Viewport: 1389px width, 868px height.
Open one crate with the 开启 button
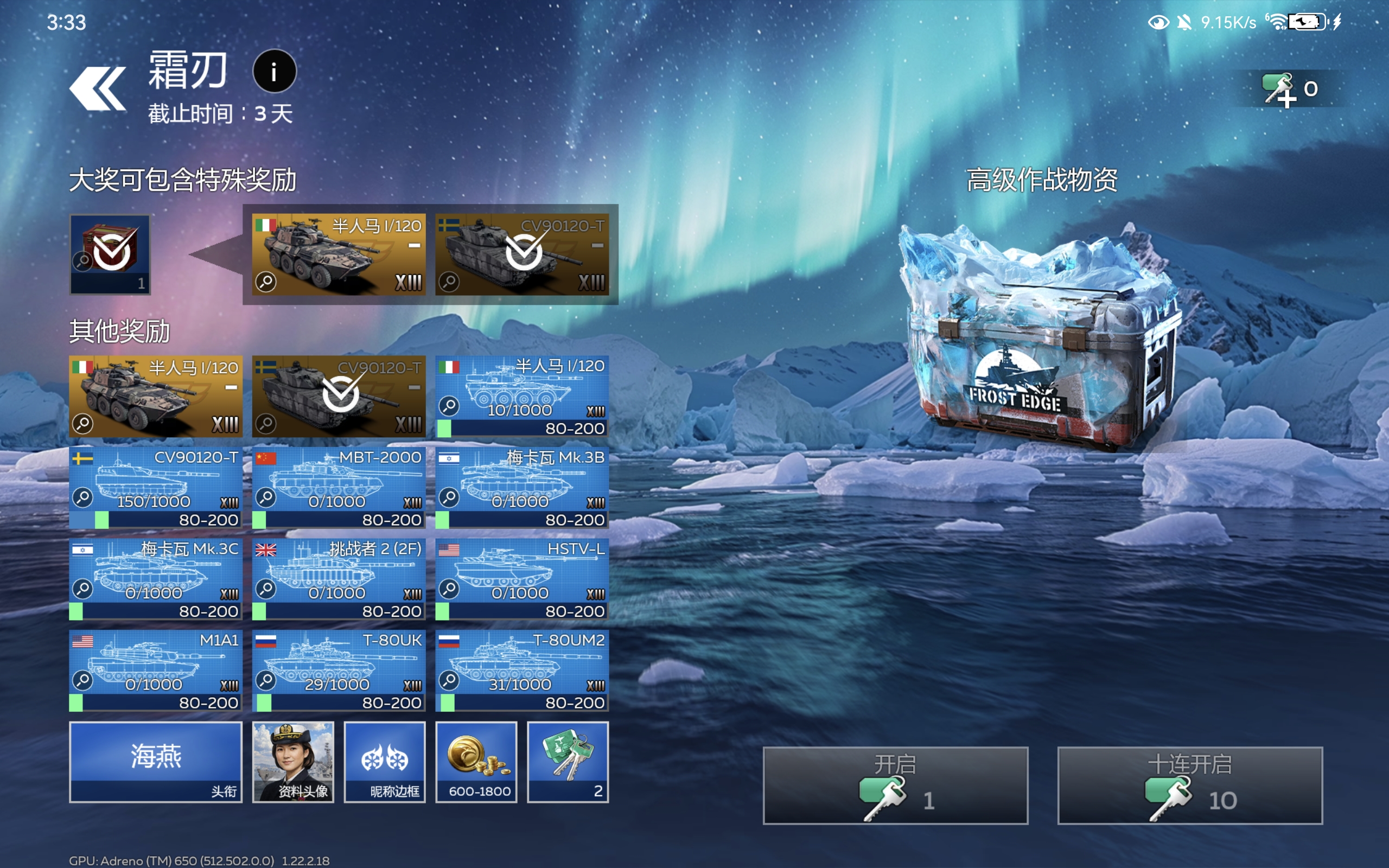tap(895, 785)
